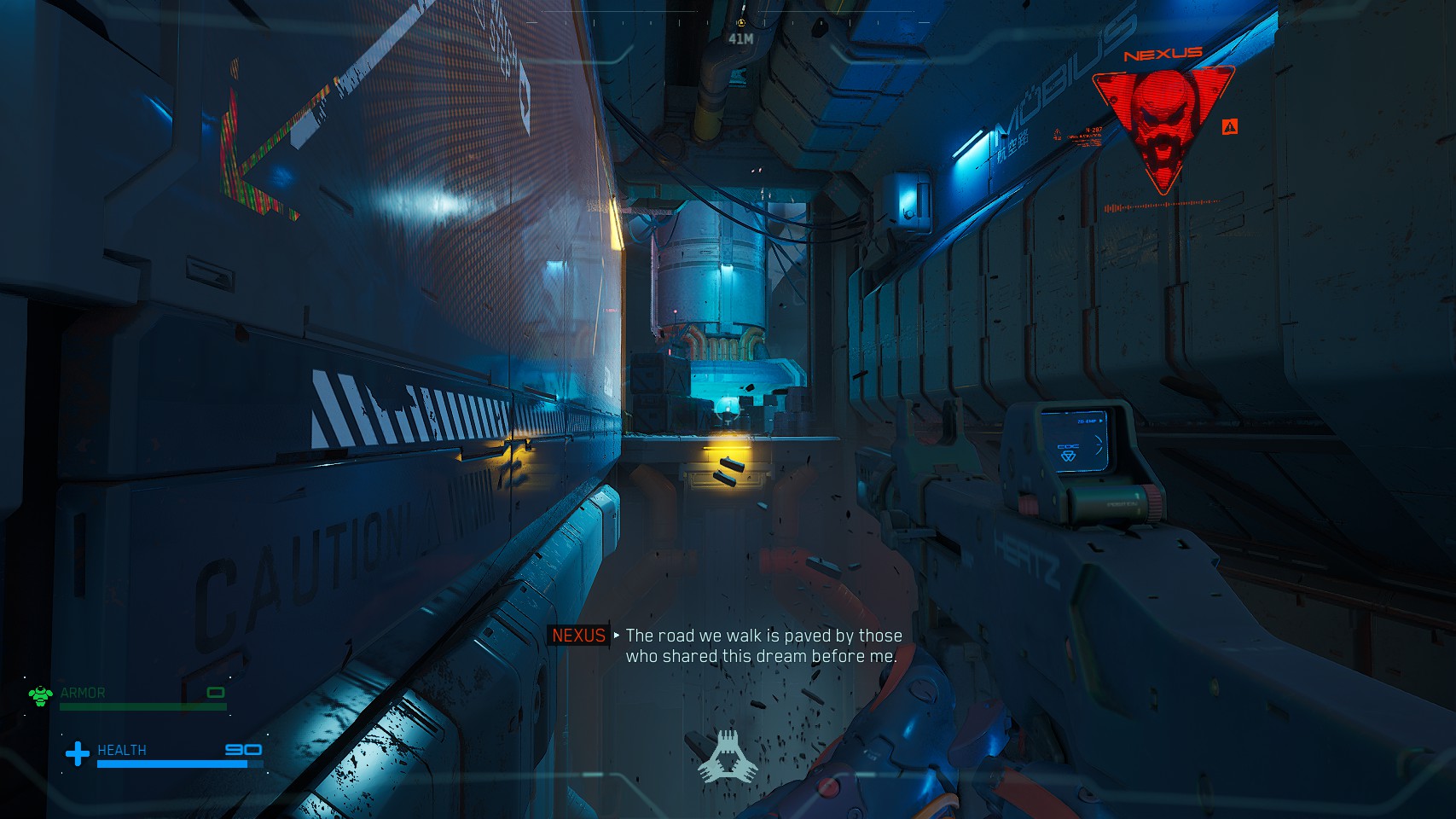The width and height of the screenshot is (1456, 819).
Task: Click the blue health cross icon
Action: [x=78, y=753]
